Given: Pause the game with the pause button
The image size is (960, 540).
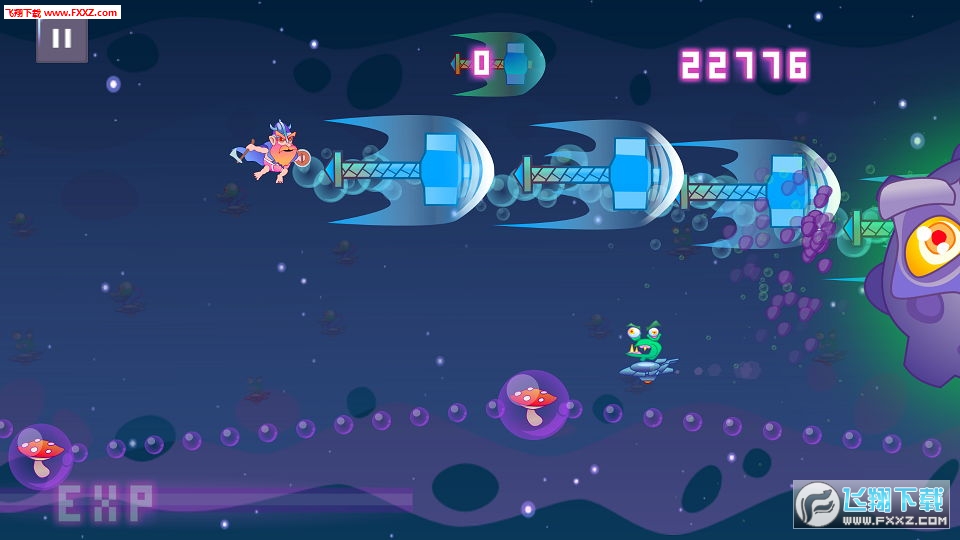Looking at the screenshot, I should coord(62,39).
